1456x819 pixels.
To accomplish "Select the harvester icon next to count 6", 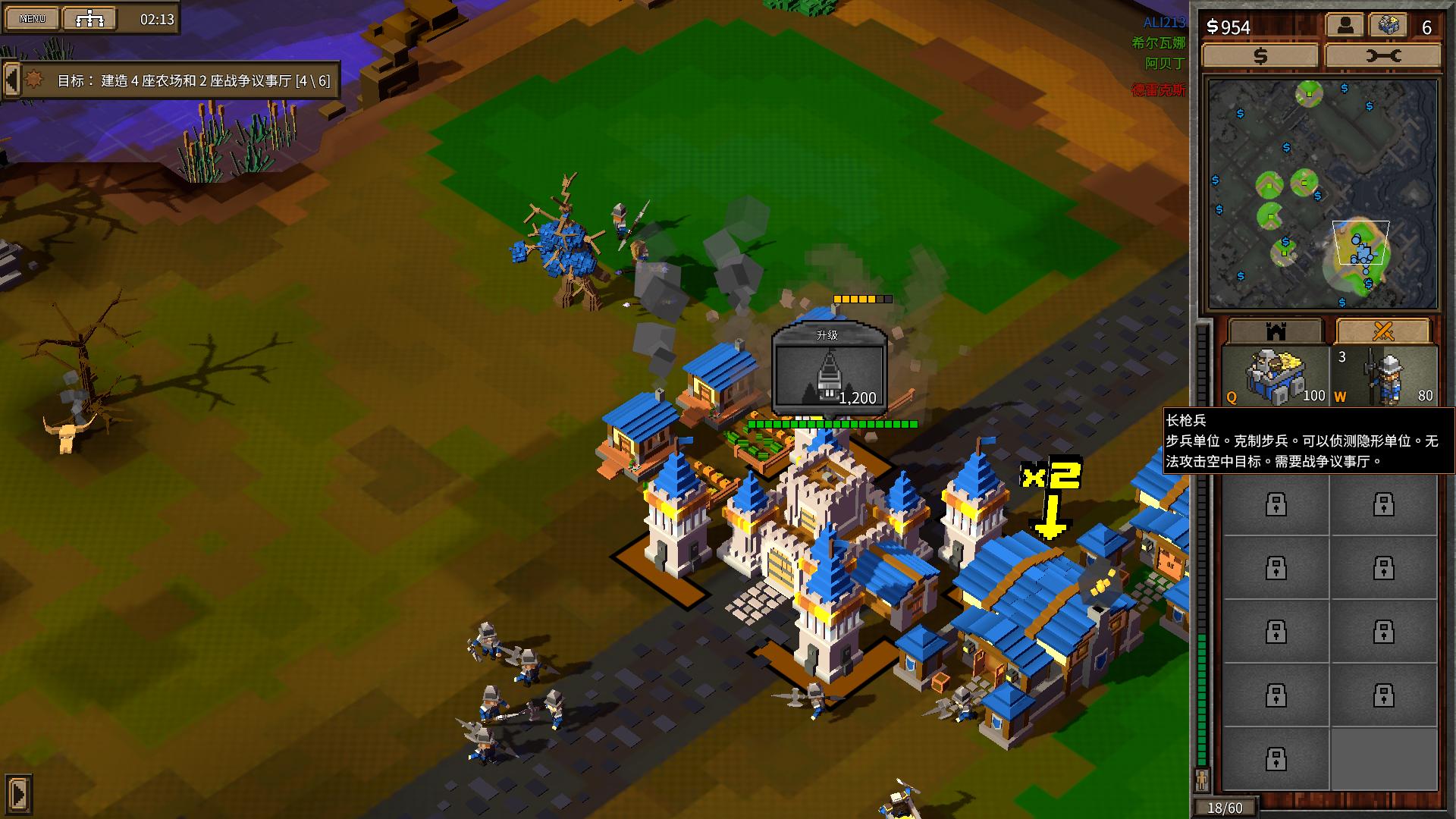I will click(x=1387, y=26).
